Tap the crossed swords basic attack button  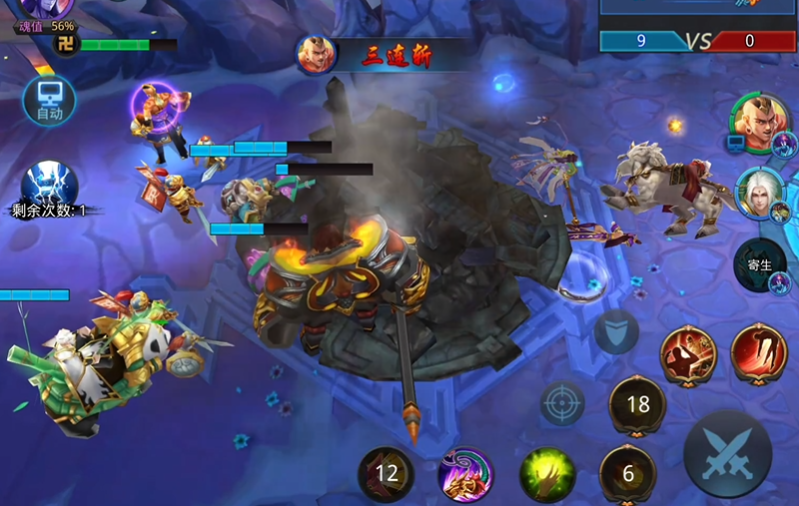pyautogui.click(x=727, y=454)
